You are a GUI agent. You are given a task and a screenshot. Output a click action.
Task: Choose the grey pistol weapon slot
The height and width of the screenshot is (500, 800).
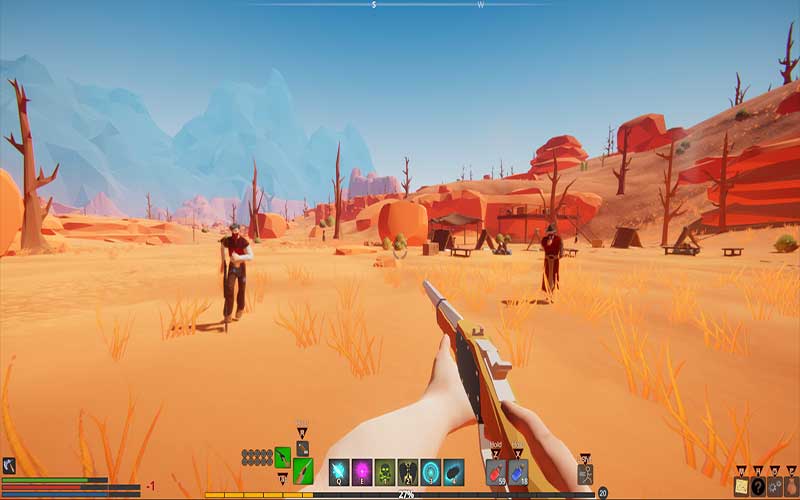(x=302, y=448)
